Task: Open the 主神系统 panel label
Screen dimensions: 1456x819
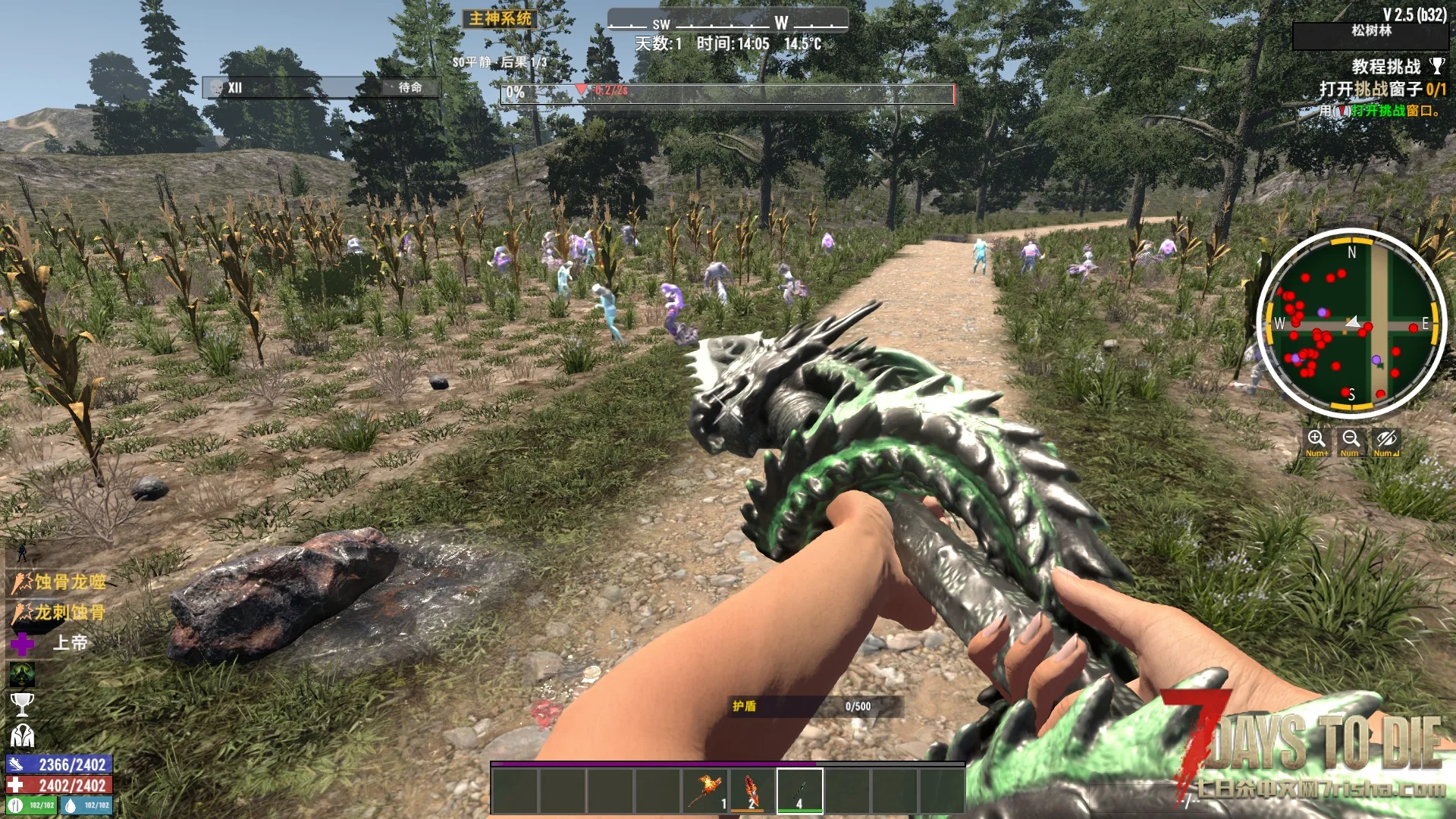Action: tap(500, 18)
